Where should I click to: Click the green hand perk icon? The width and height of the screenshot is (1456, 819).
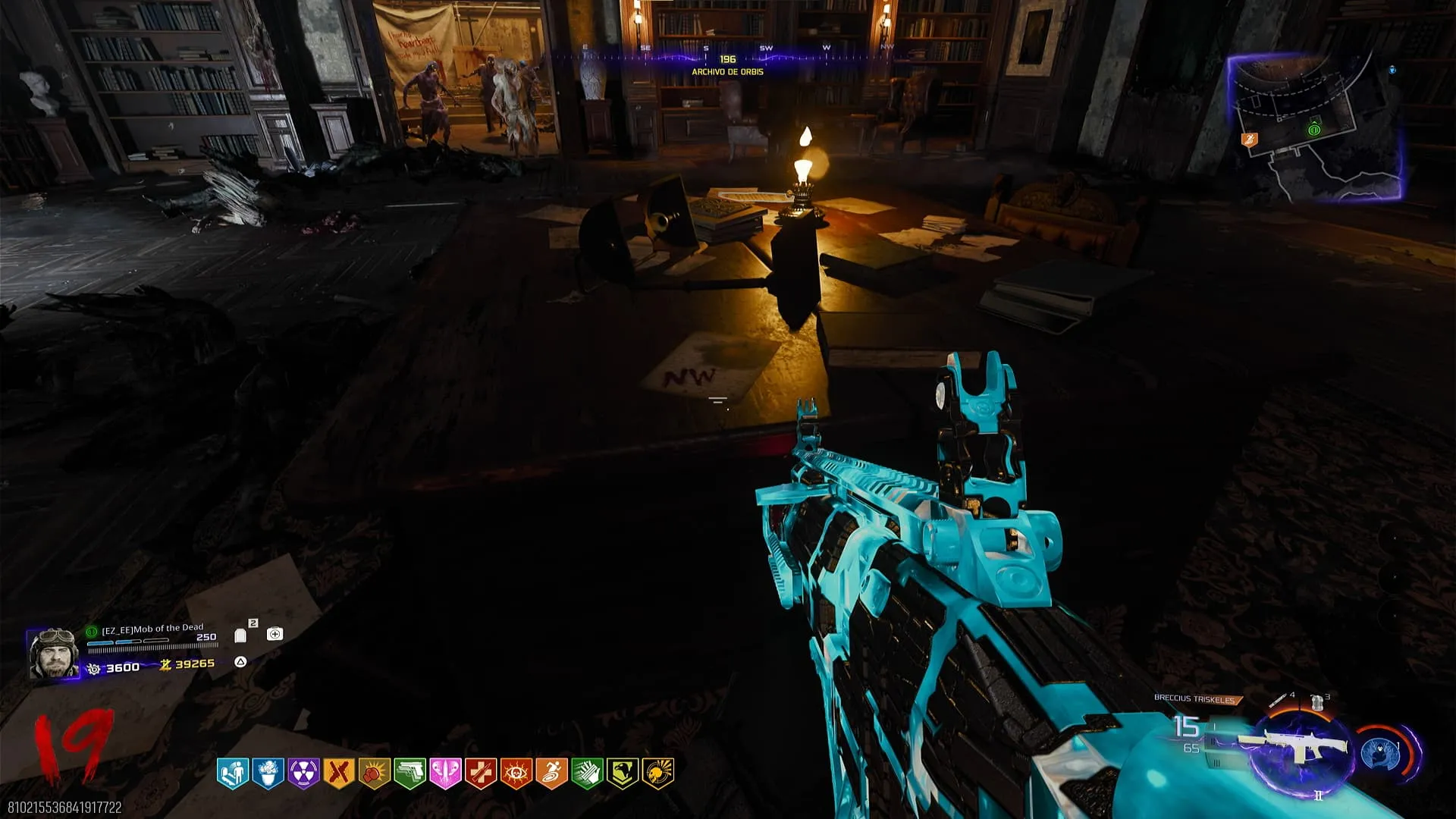click(x=587, y=773)
